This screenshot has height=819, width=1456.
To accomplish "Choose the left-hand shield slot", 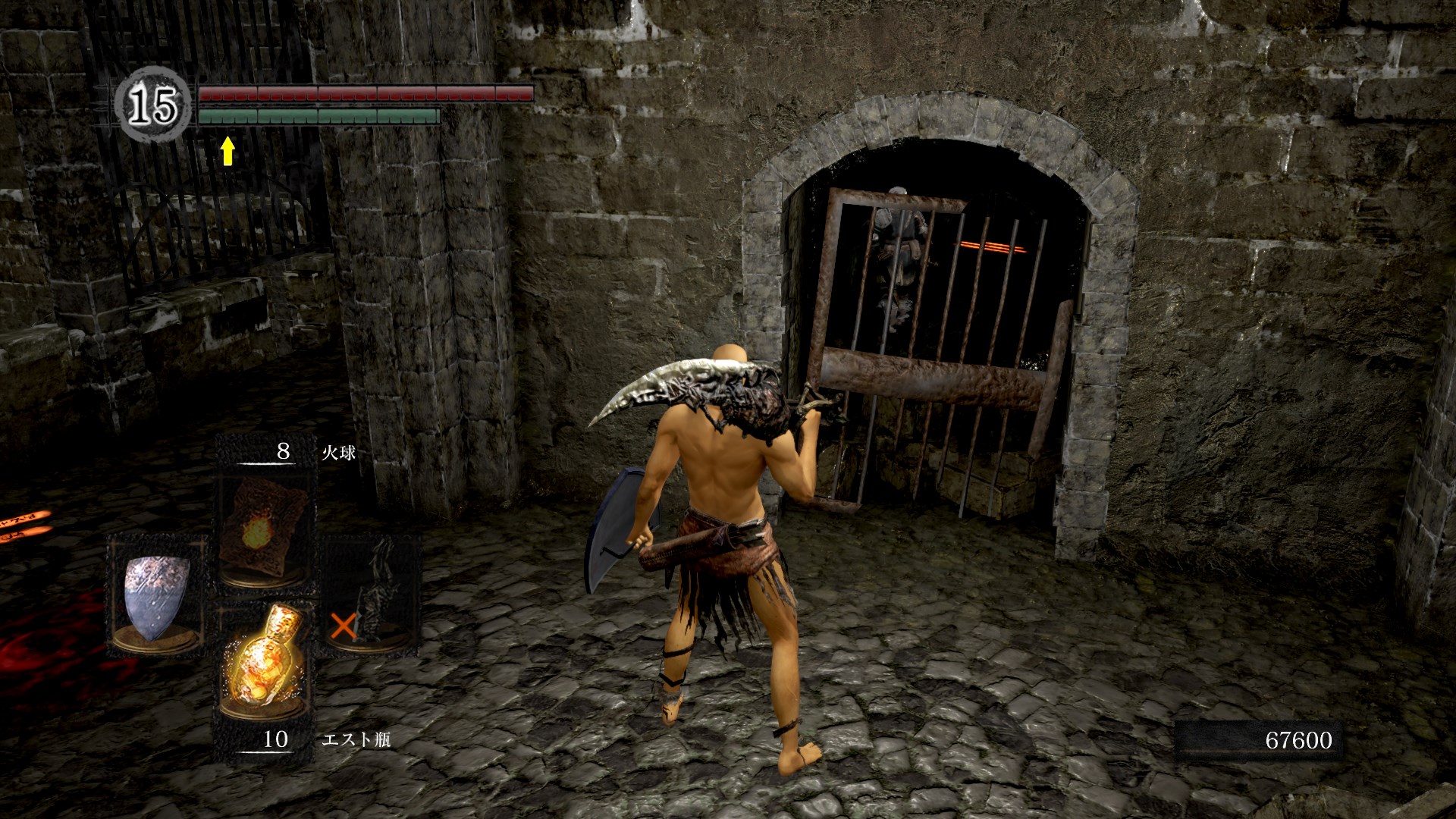I will [155, 593].
